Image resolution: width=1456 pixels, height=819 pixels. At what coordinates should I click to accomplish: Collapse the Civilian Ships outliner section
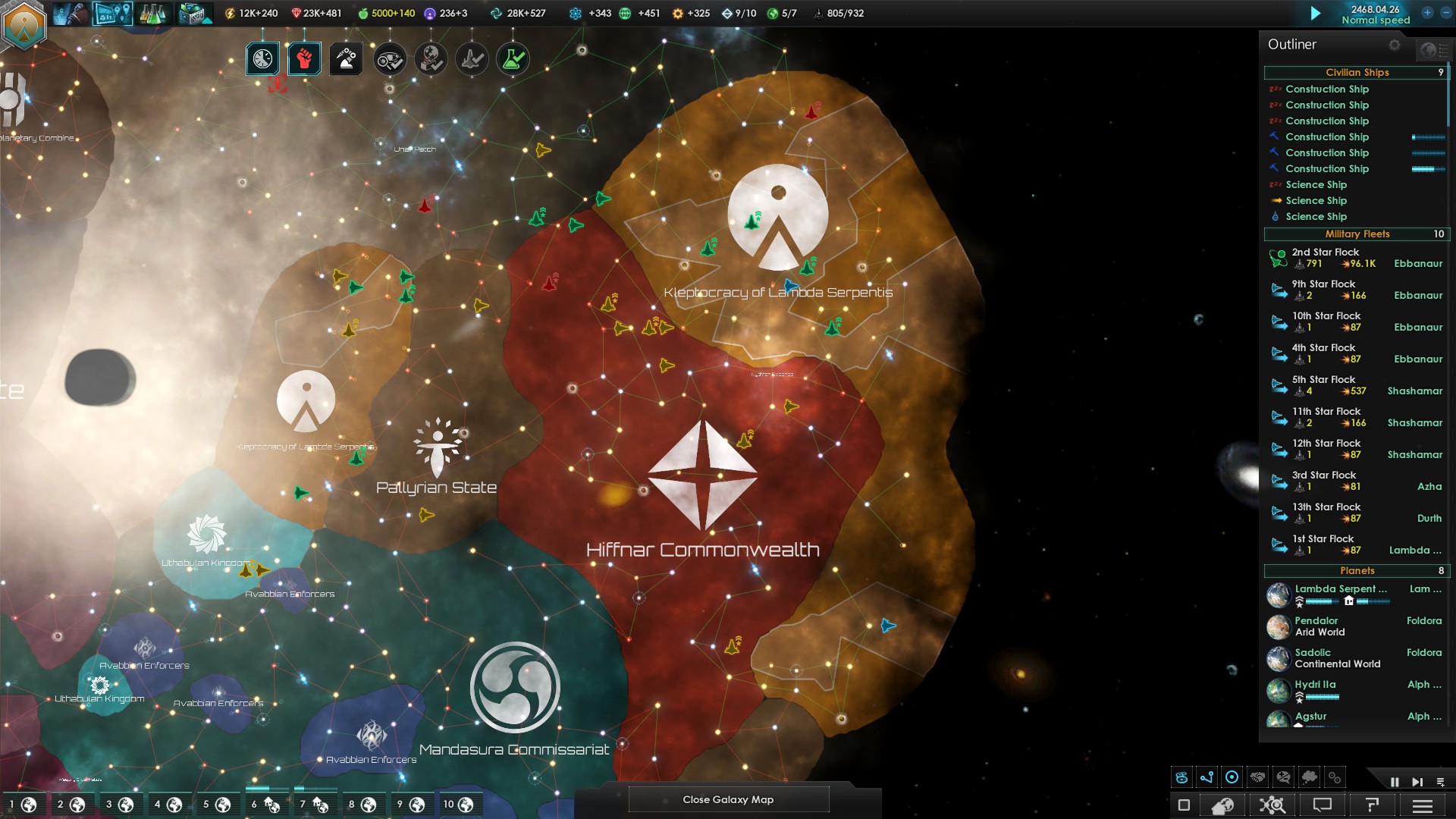[x=1356, y=73]
